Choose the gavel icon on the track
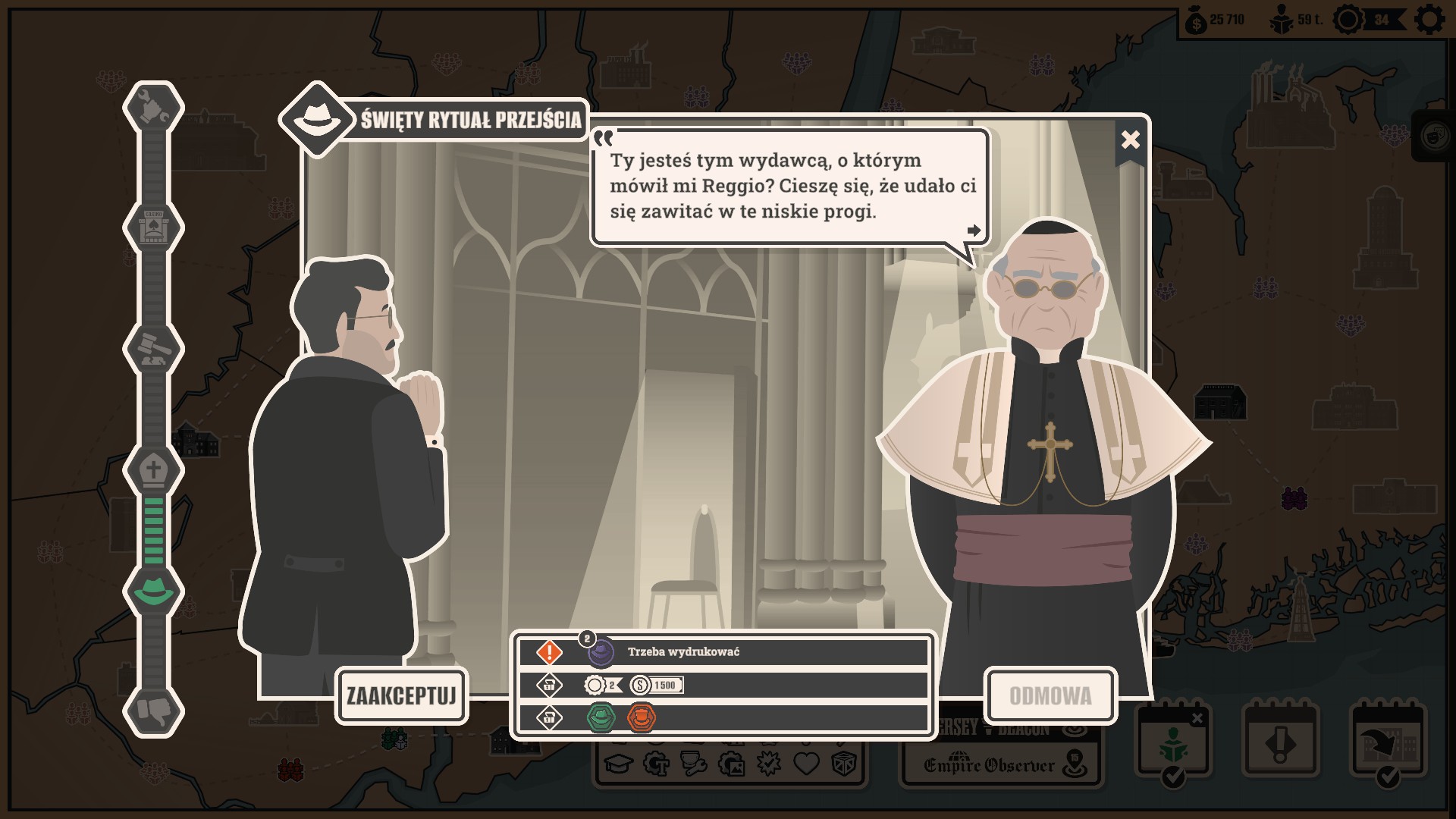 [154, 349]
